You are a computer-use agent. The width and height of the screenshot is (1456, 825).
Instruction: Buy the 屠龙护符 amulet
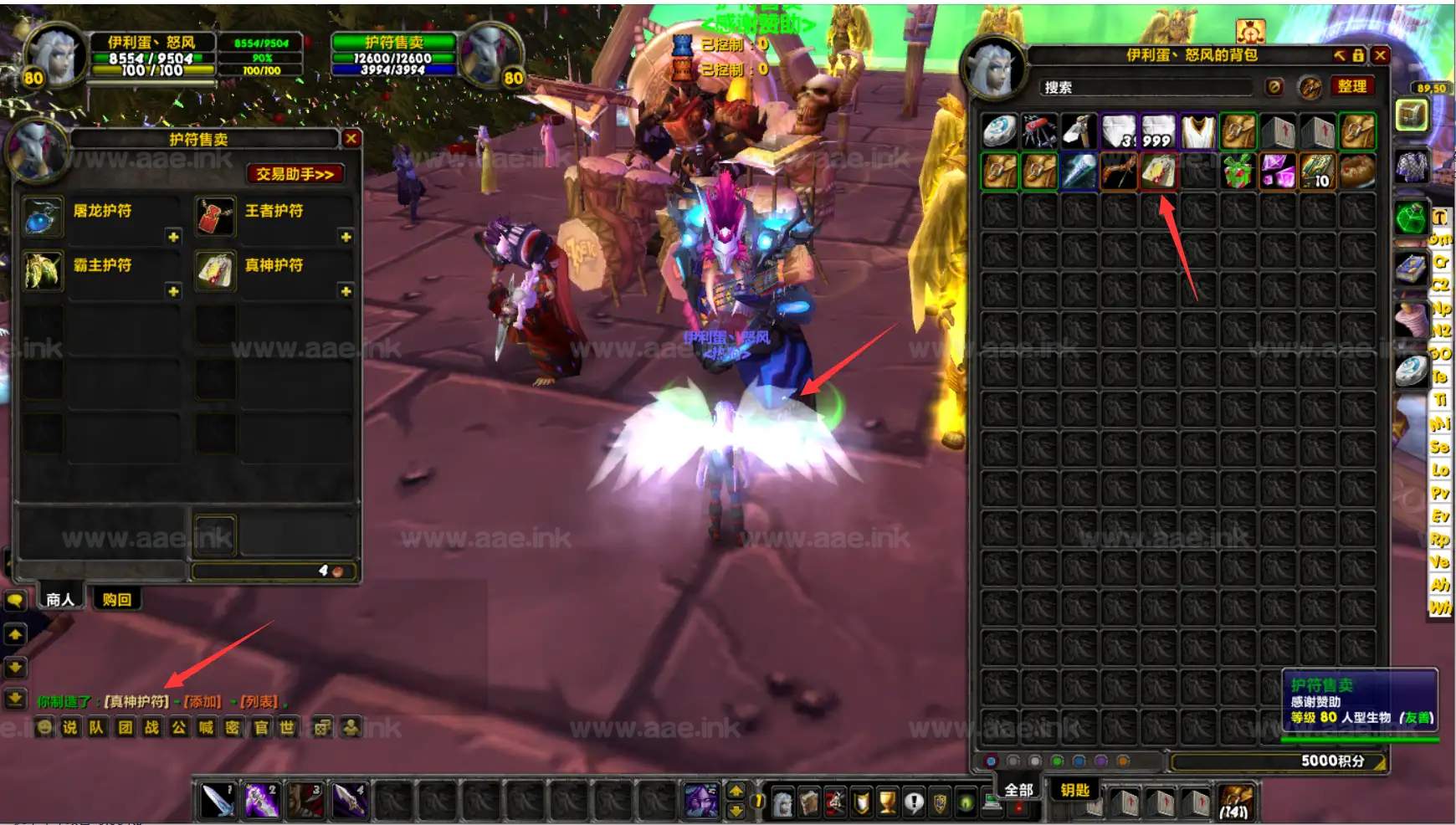43,216
